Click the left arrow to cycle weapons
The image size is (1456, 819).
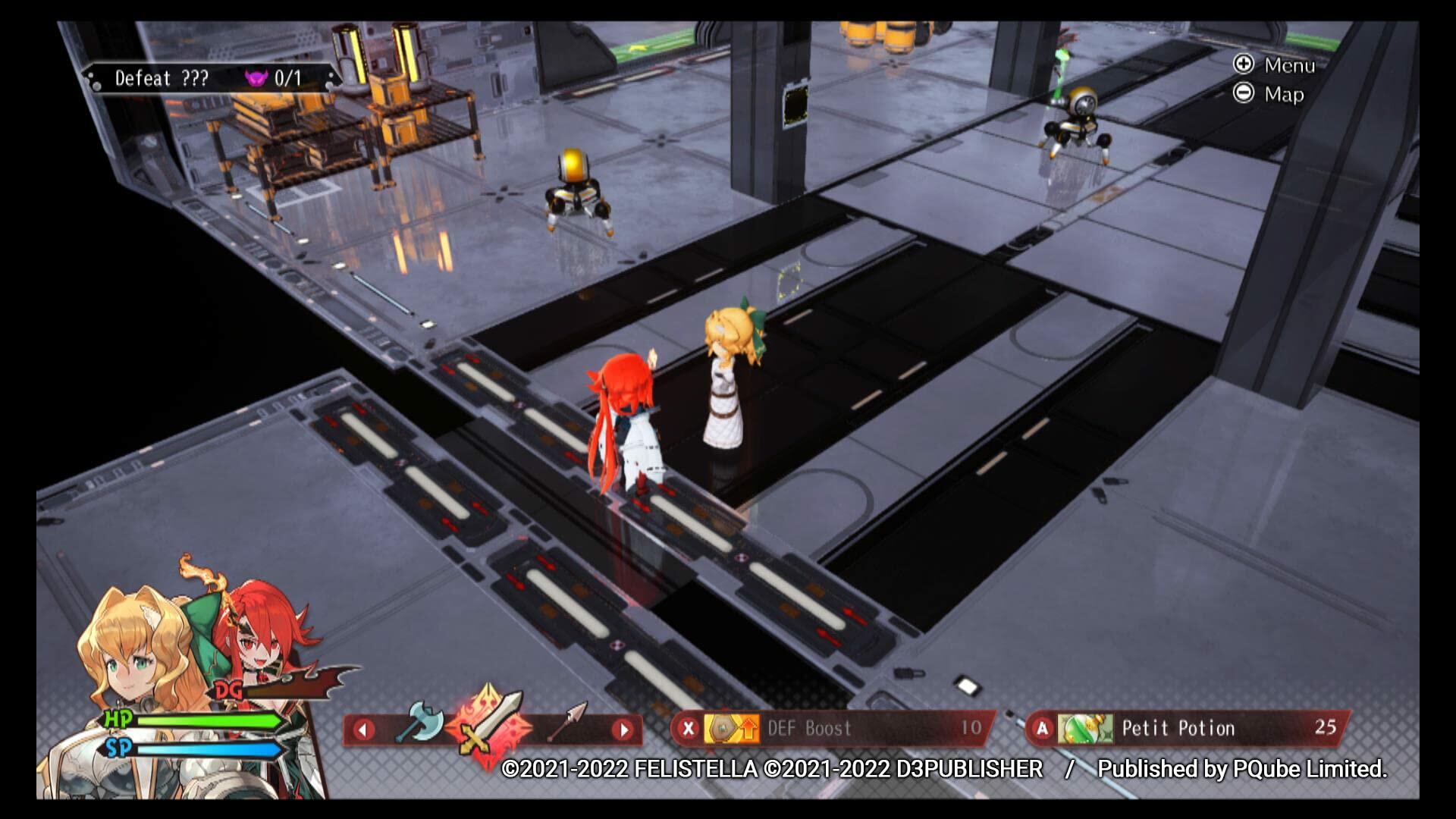click(366, 730)
